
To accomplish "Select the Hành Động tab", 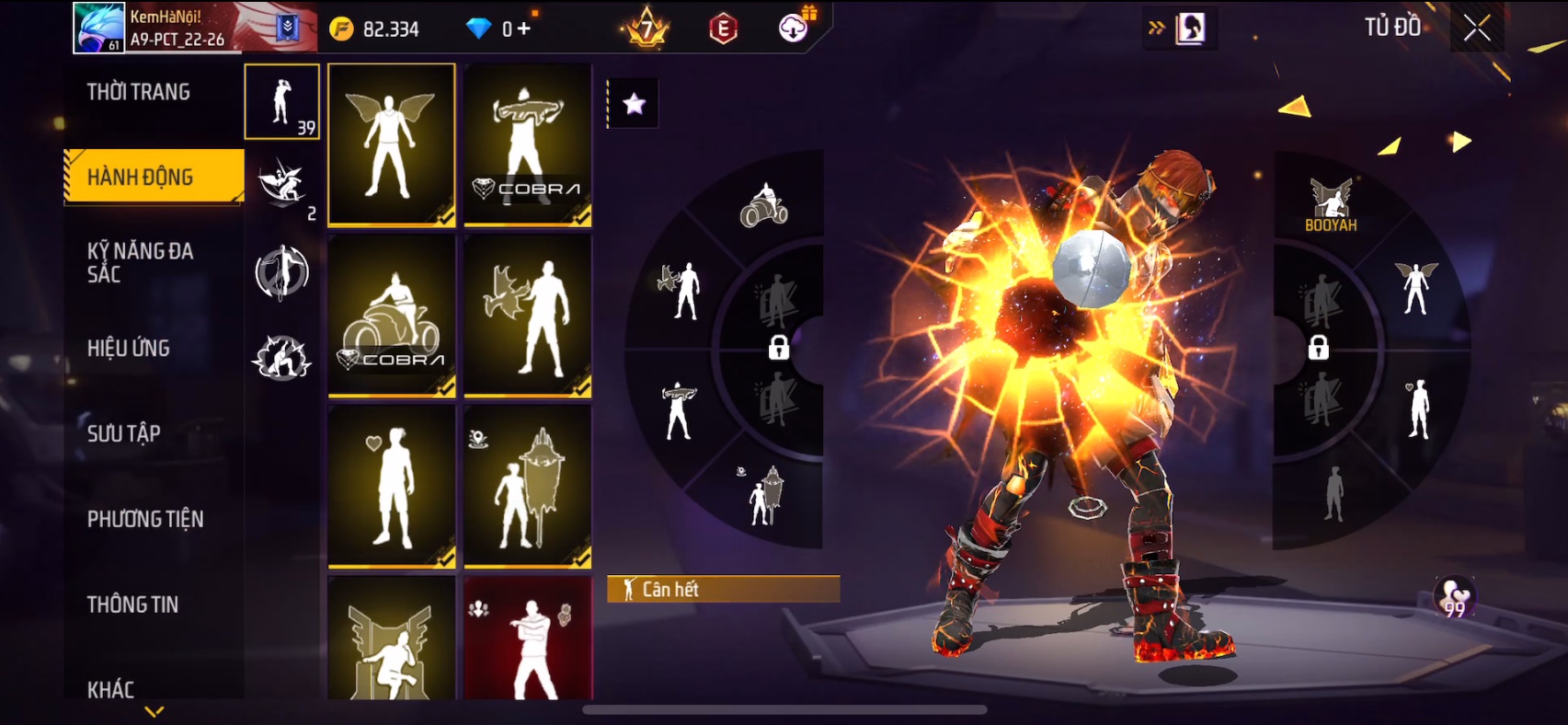I will coord(141,177).
